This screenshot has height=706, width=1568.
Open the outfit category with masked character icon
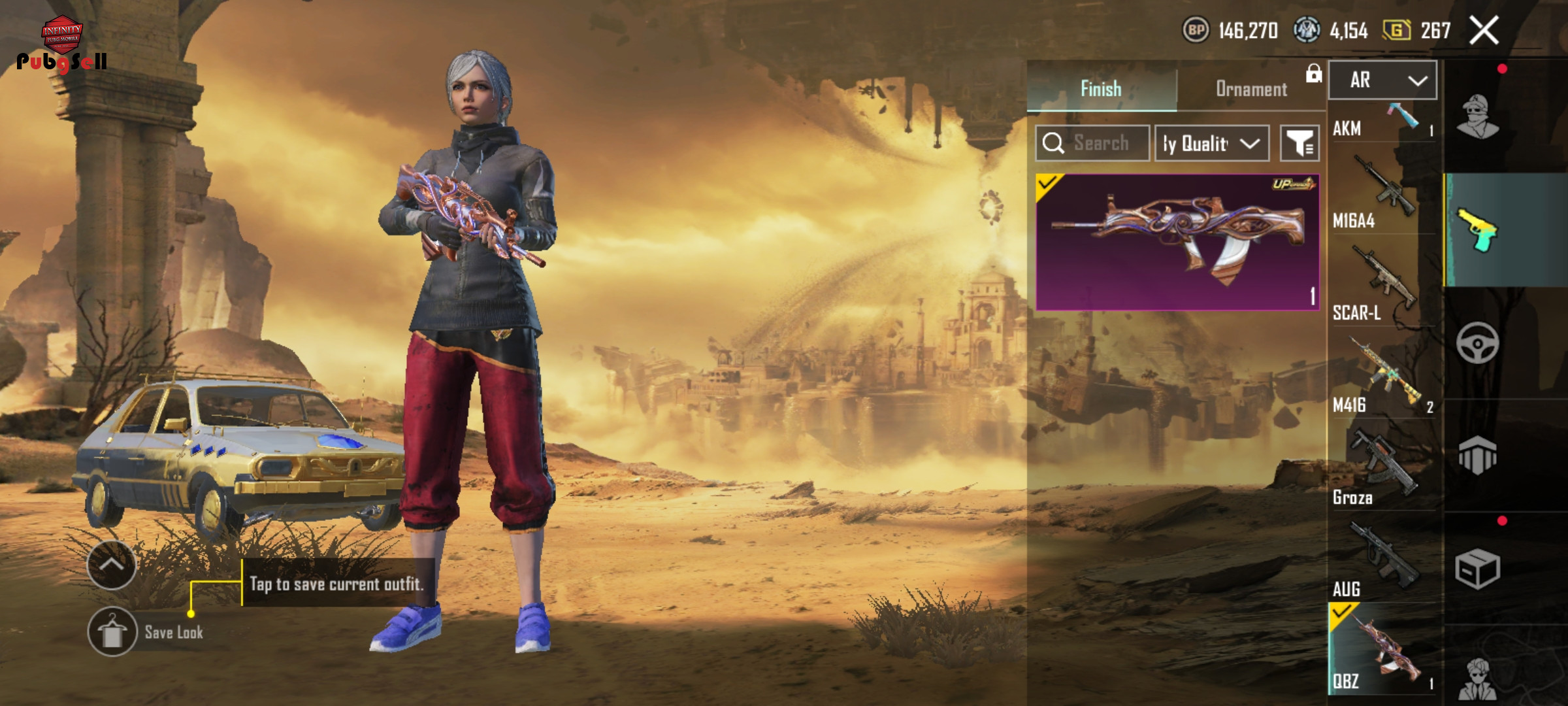(x=1477, y=118)
